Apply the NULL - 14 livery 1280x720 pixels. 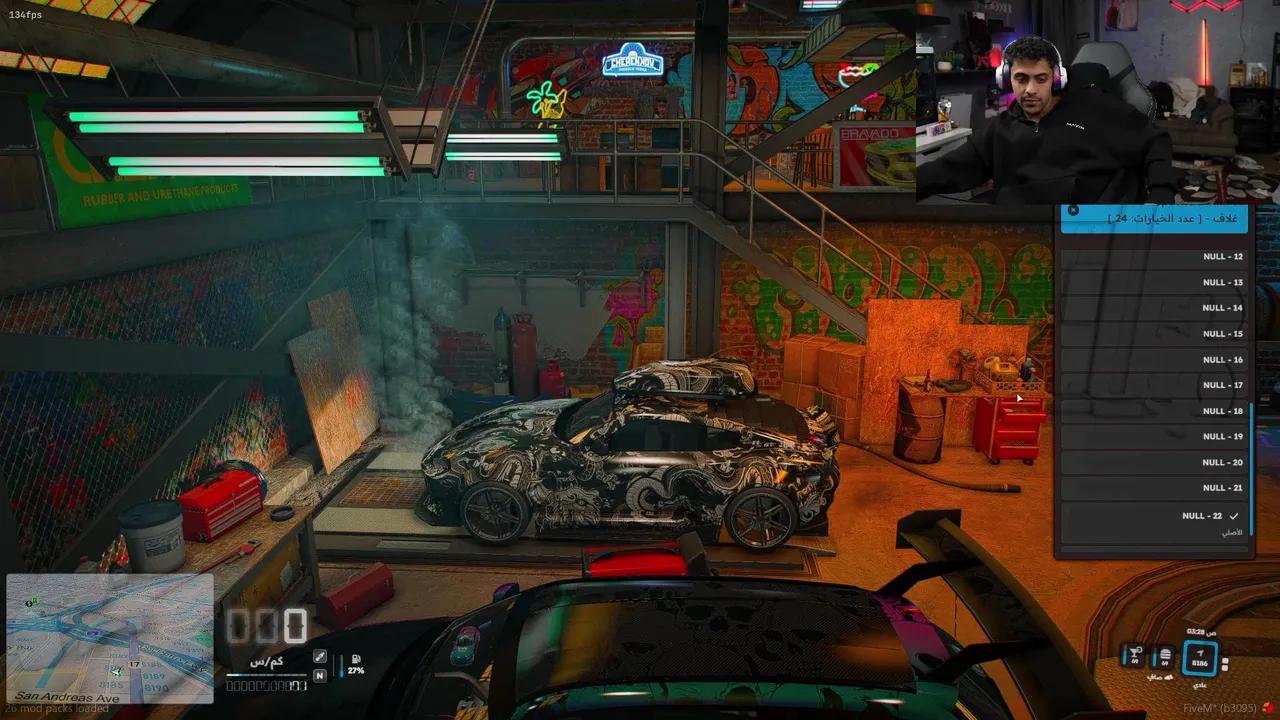(1153, 308)
